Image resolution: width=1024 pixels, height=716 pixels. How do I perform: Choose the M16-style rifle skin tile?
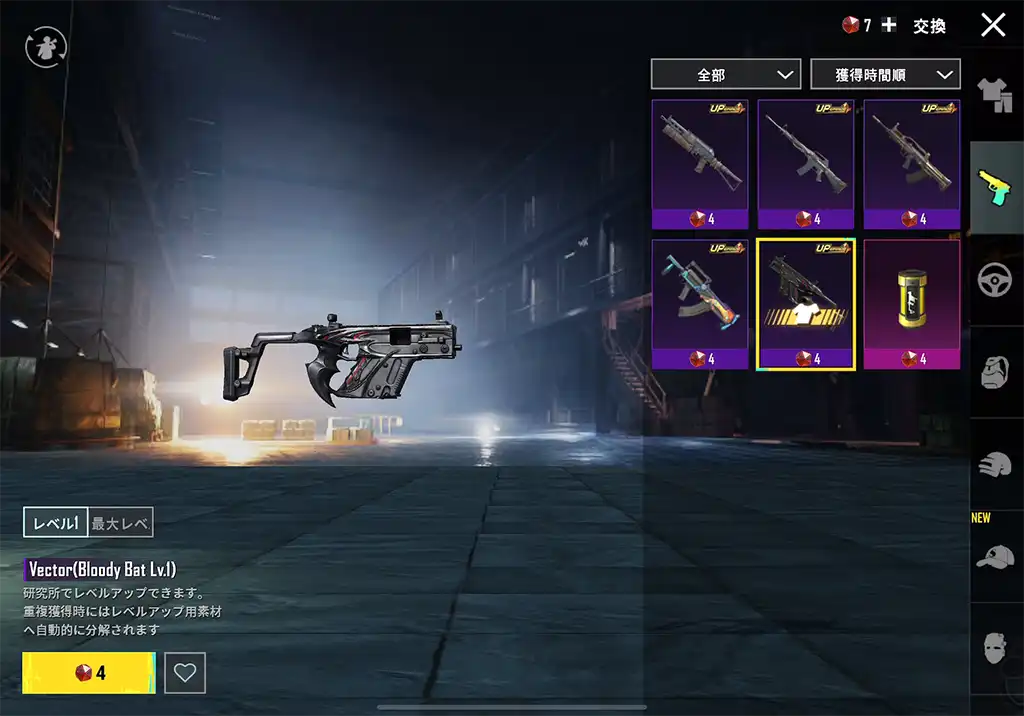click(805, 164)
